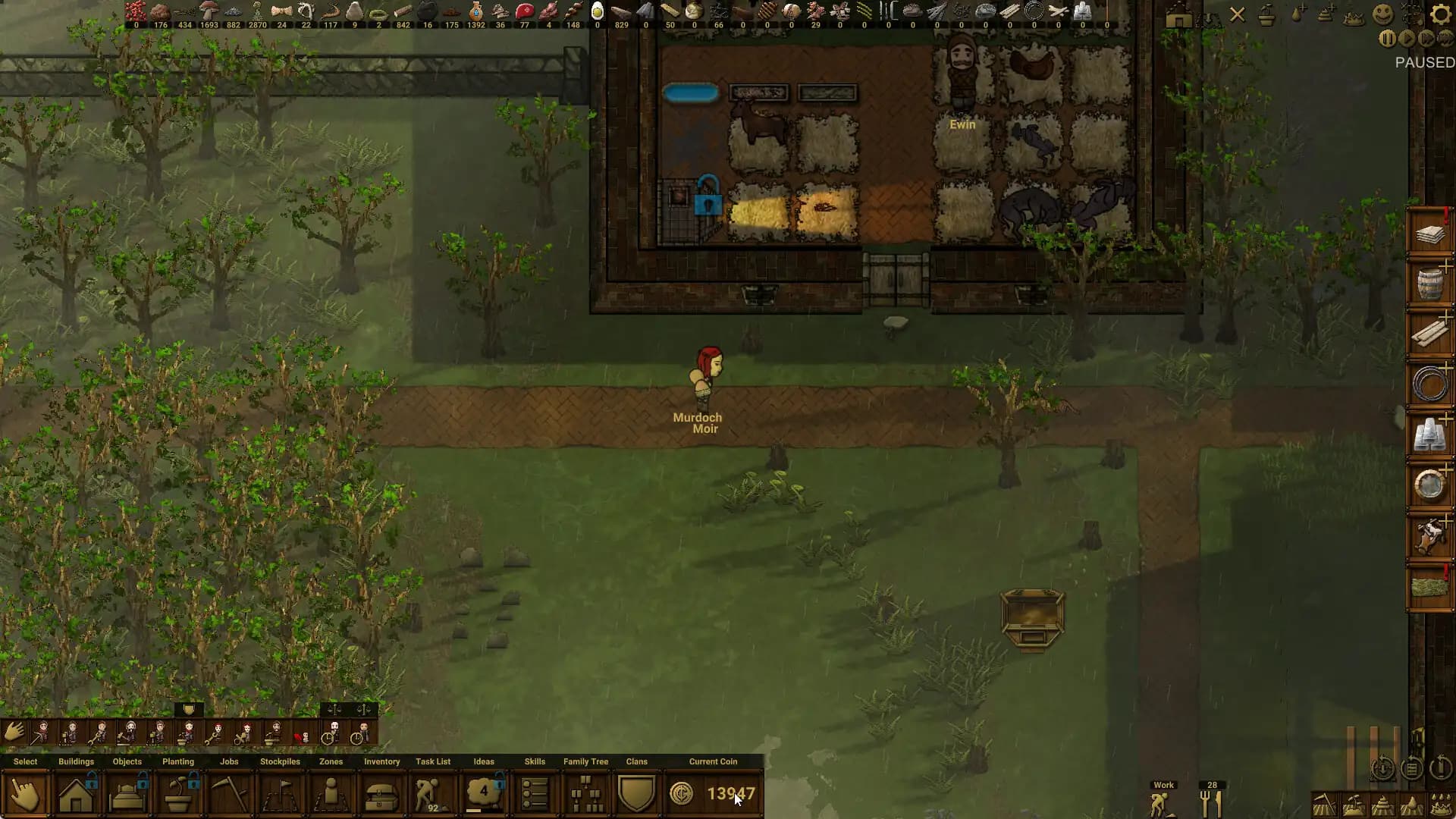Open the Inventory chest icon
This screenshot has height=819, width=1456.
(381, 792)
